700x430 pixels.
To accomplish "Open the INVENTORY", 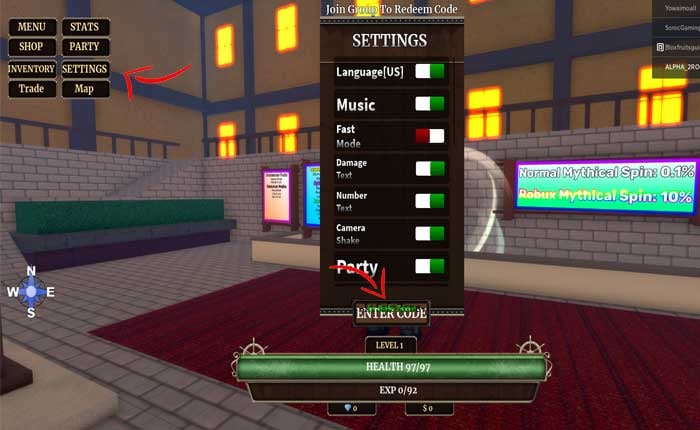I will (x=32, y=69).
